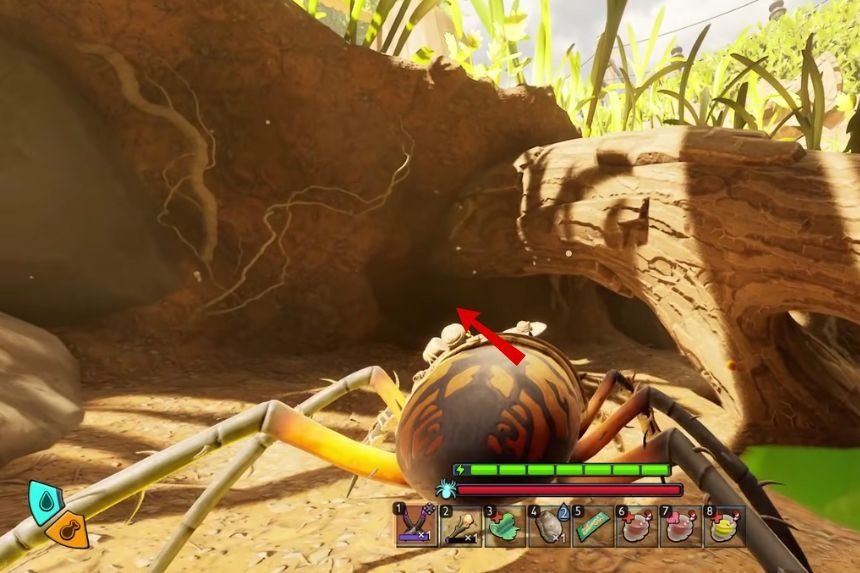Equip the bone club in slot 2

pyautogui.click(x=460, y=525)
